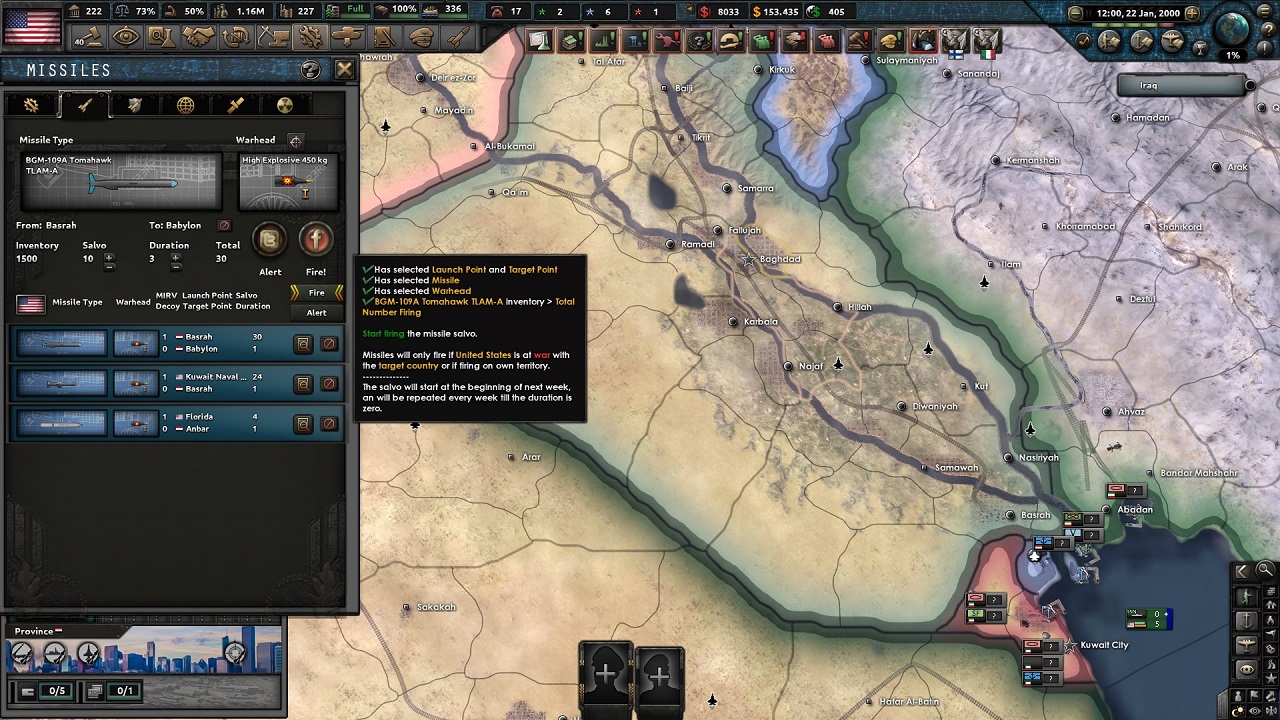Click the Missiles panel help question mark
Viewport: 1280px width, 720px height.
click(x=310, y=70)
